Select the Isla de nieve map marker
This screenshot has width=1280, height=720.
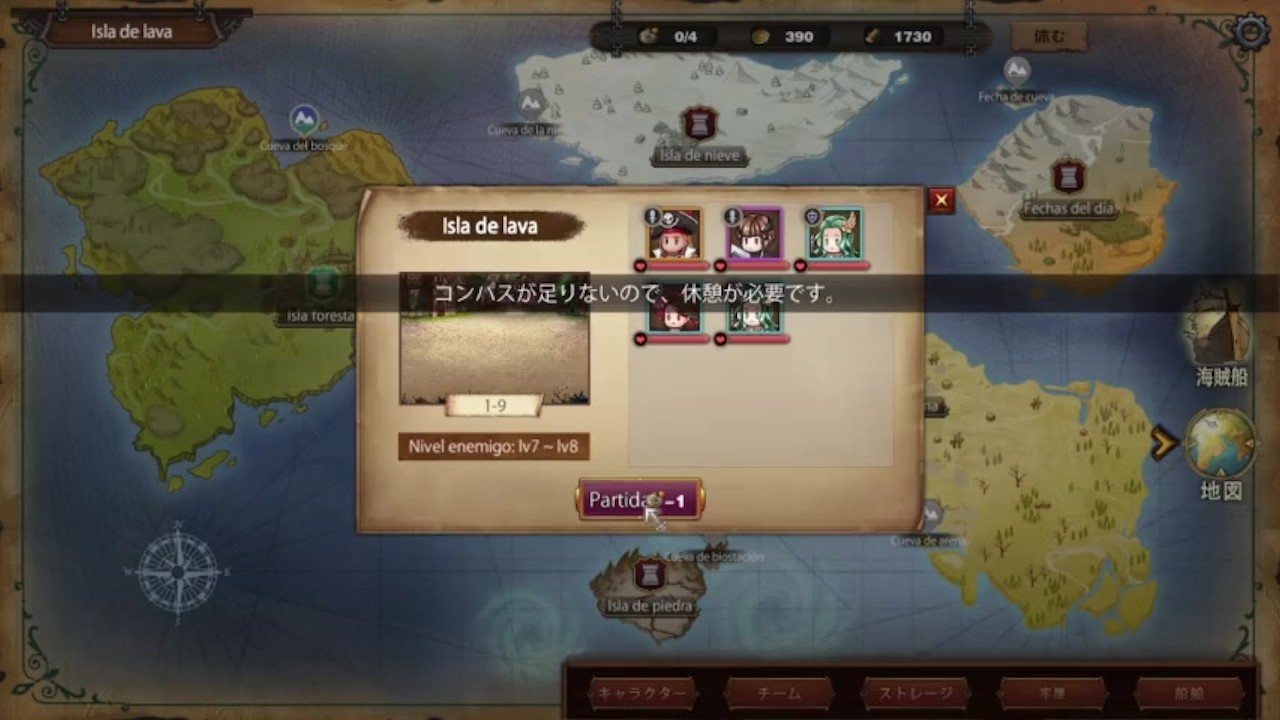point(700,125)
